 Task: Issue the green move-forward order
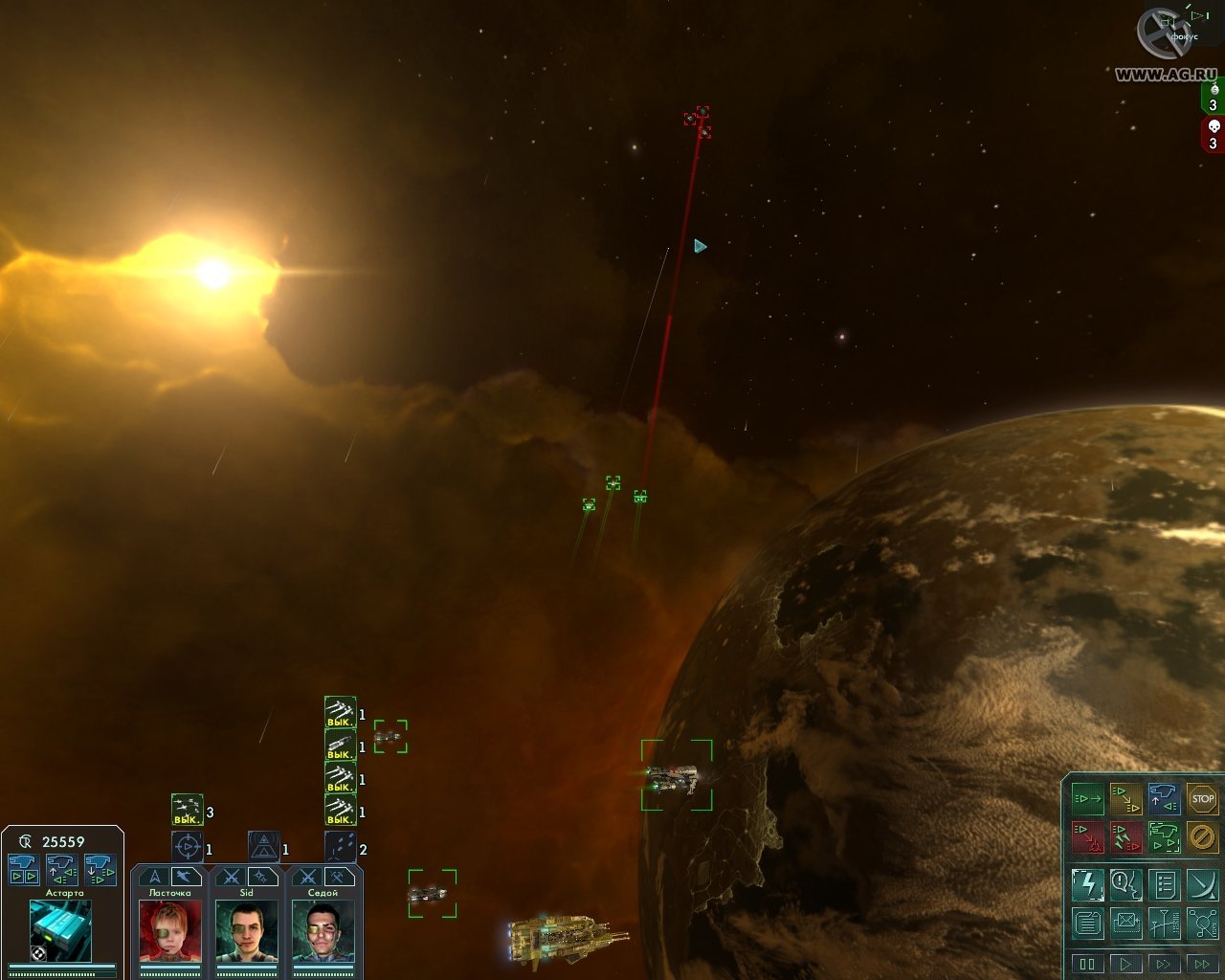tap(1087, 798)
